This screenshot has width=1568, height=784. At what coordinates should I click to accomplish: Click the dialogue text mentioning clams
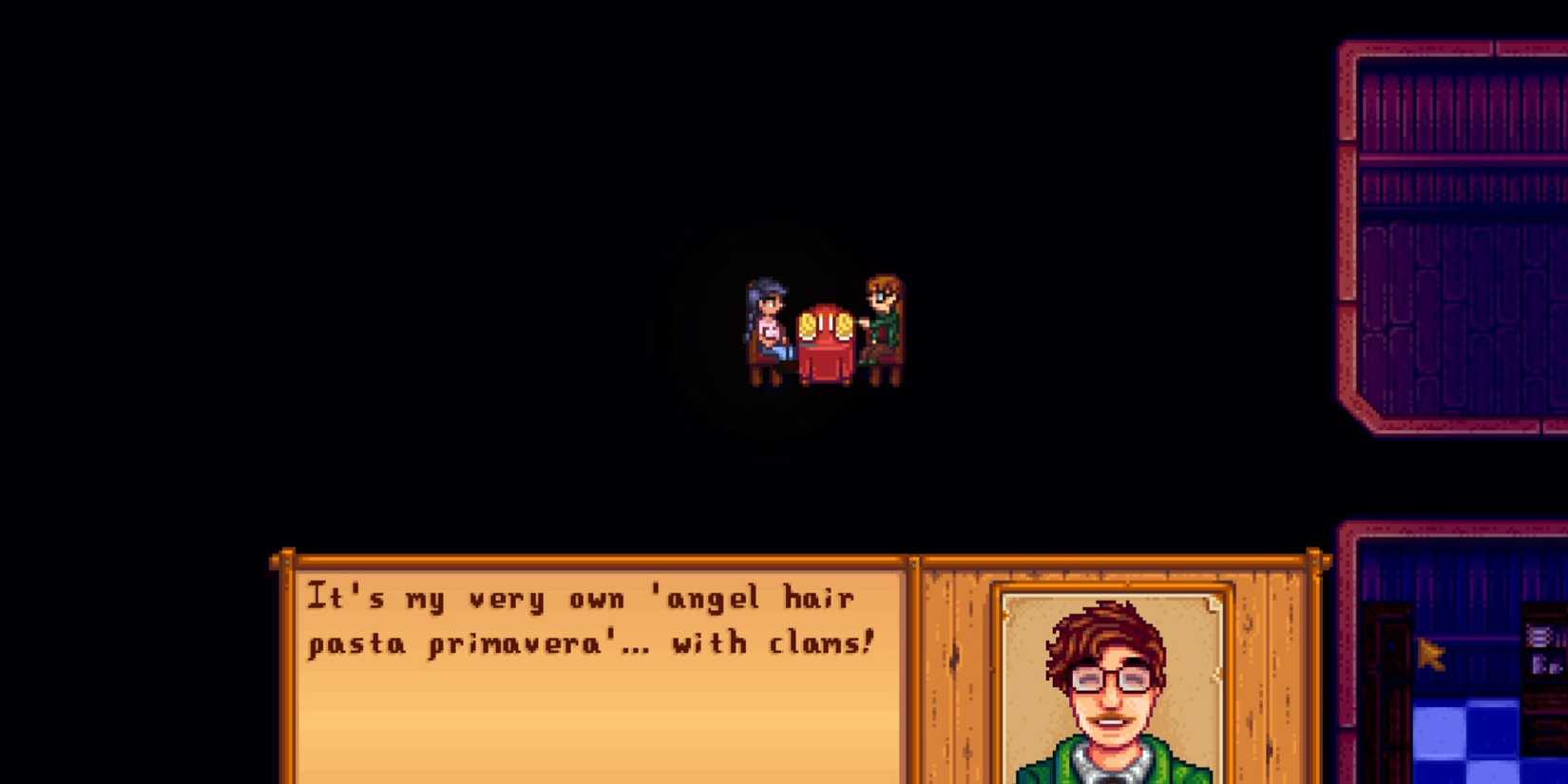click(x=589, y=620)
